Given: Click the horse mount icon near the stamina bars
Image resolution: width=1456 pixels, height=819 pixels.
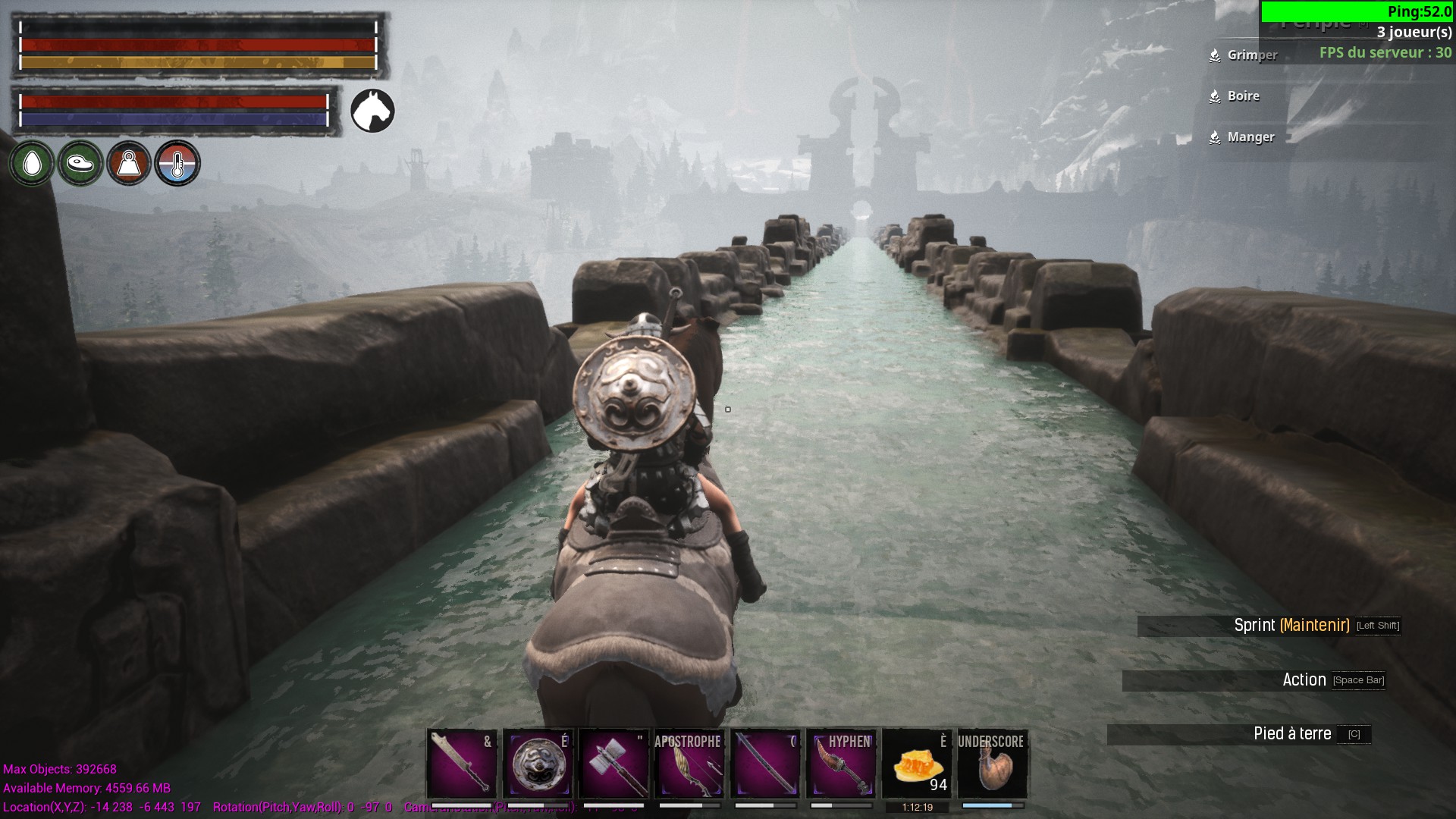Looking at the screenshot, I should point(372,110).
